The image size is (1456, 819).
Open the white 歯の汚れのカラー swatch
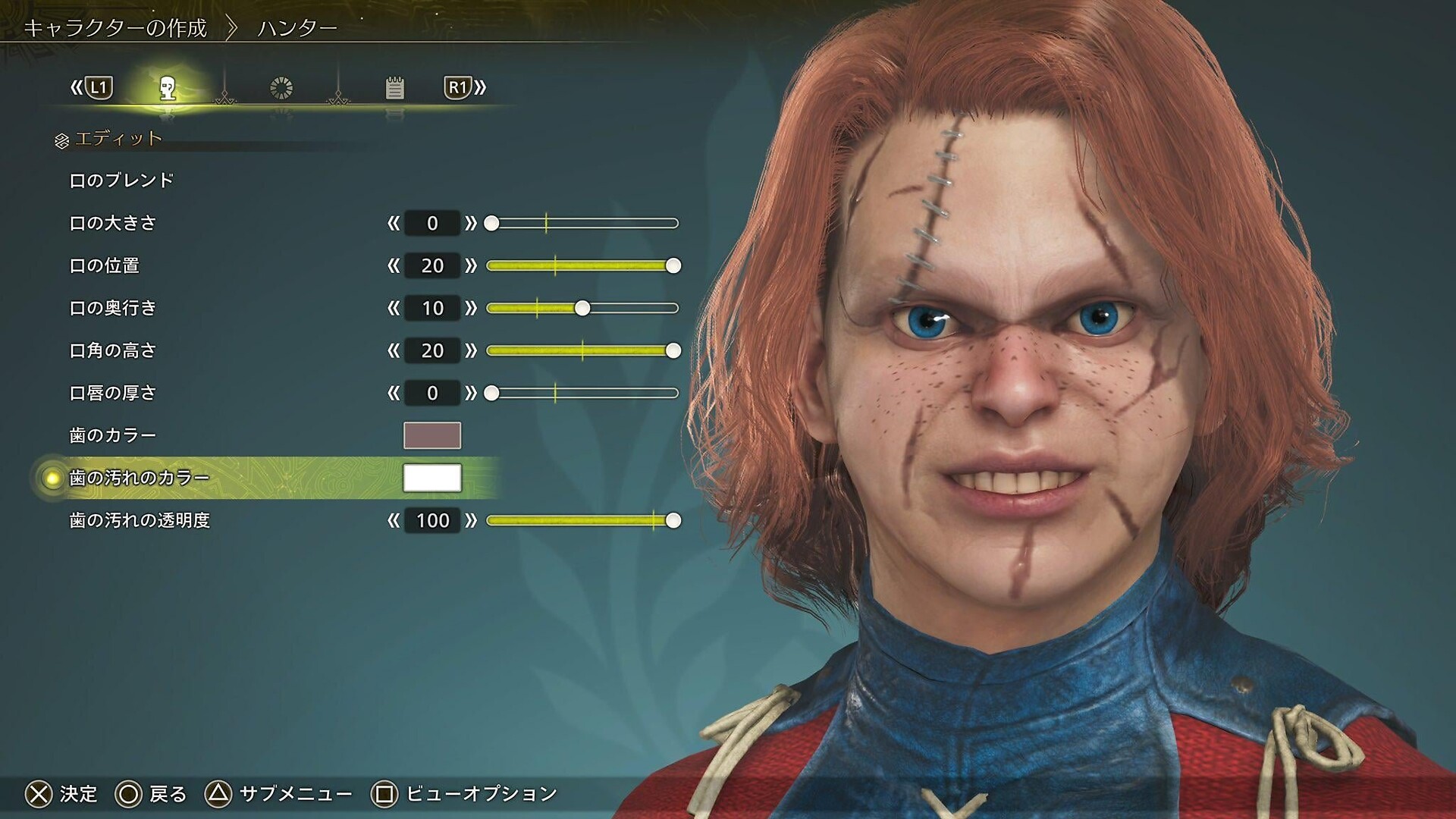pyautogui.click(x=432, y=478)
